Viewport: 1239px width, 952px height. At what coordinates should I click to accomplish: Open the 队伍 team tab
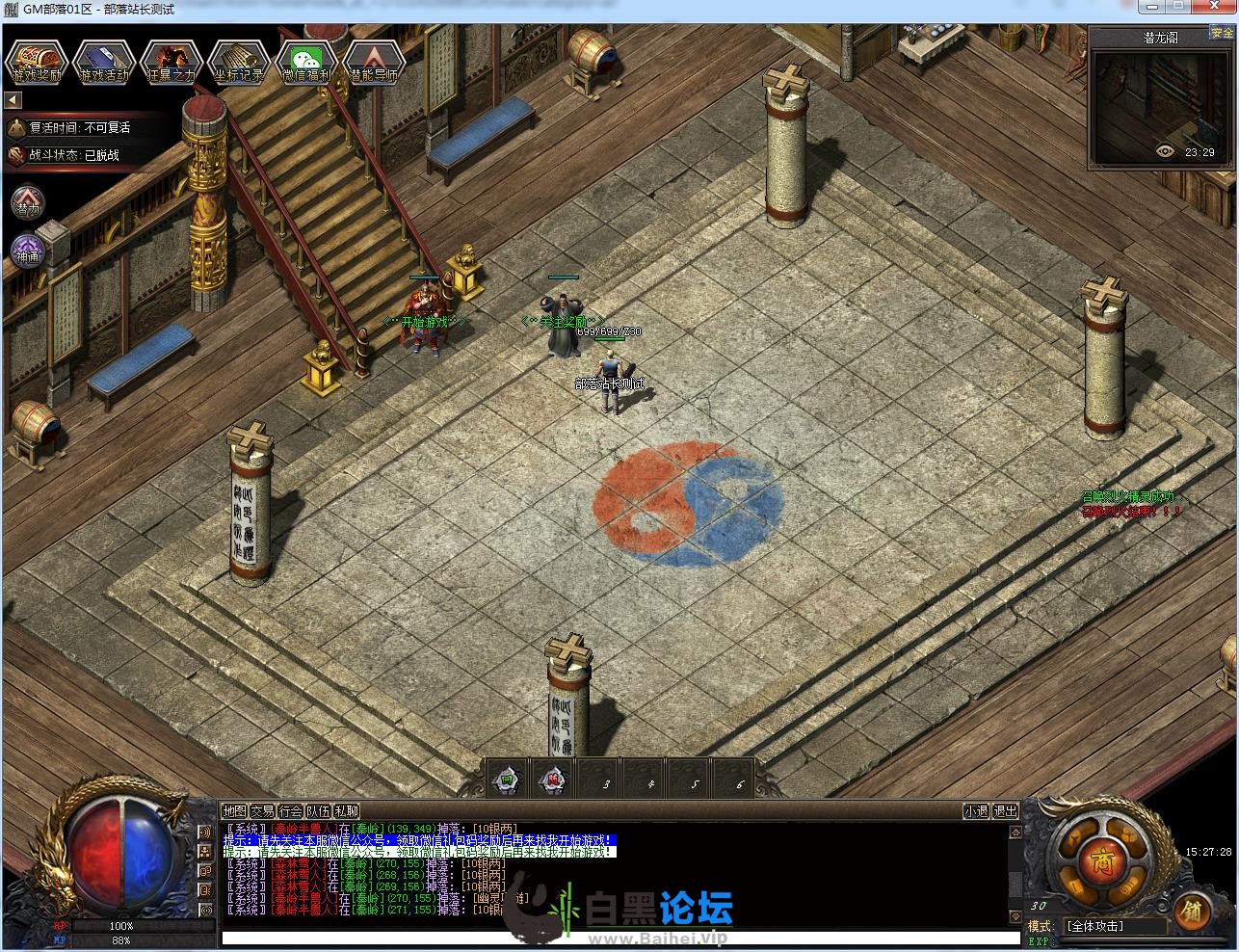(318, 811)
